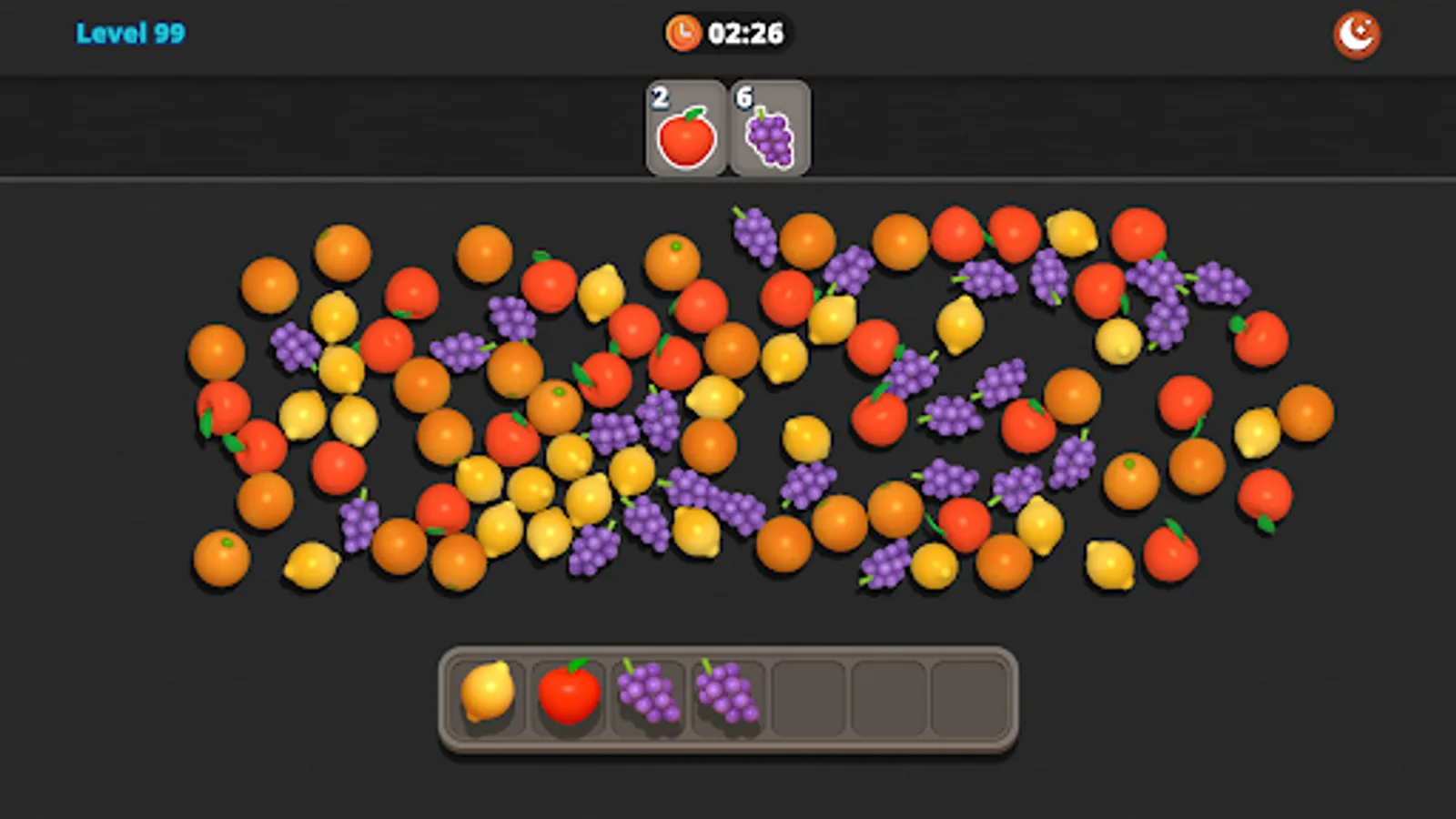Click the last empty tray slot
The height and width of the screenshot is (819, 1456).
click(969, 697)
